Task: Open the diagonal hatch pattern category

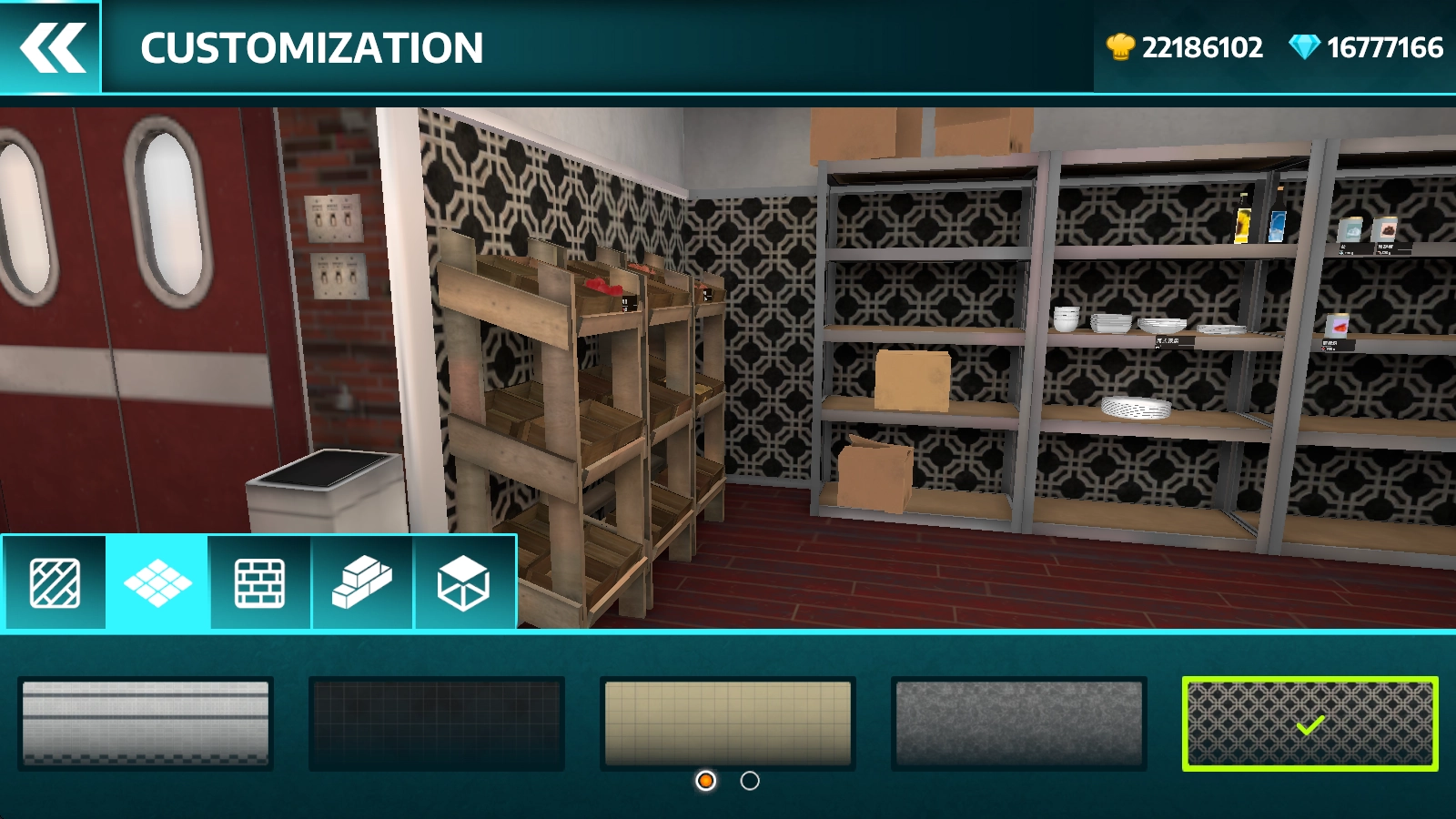Action: coord(55,582)
